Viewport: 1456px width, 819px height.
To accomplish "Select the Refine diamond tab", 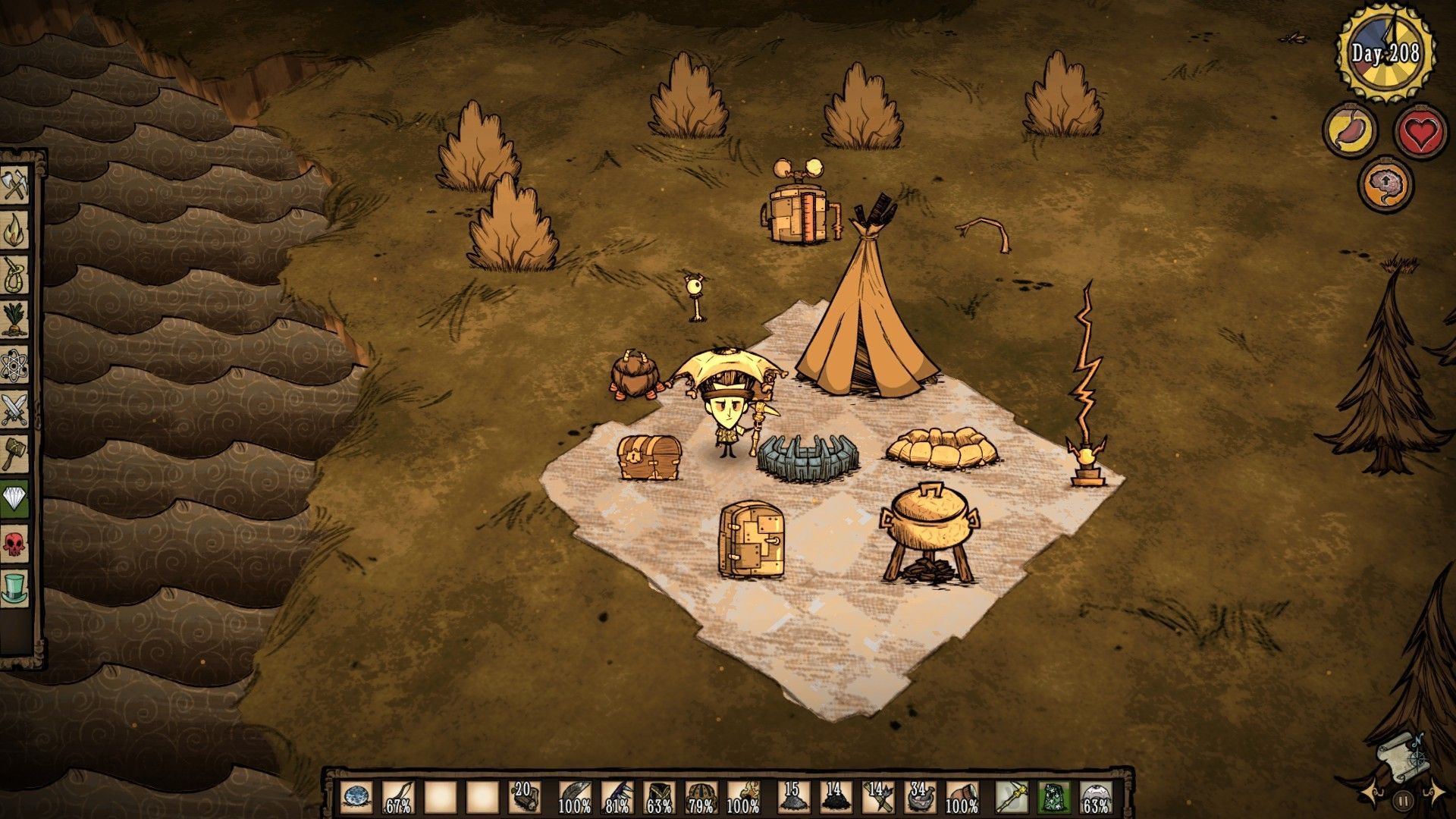I will (x=15, y=498).
